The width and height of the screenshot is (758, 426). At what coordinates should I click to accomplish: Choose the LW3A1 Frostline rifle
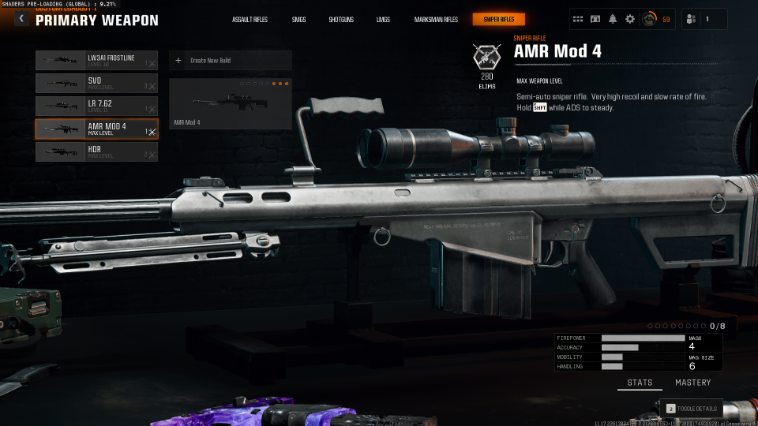[96, 60]
